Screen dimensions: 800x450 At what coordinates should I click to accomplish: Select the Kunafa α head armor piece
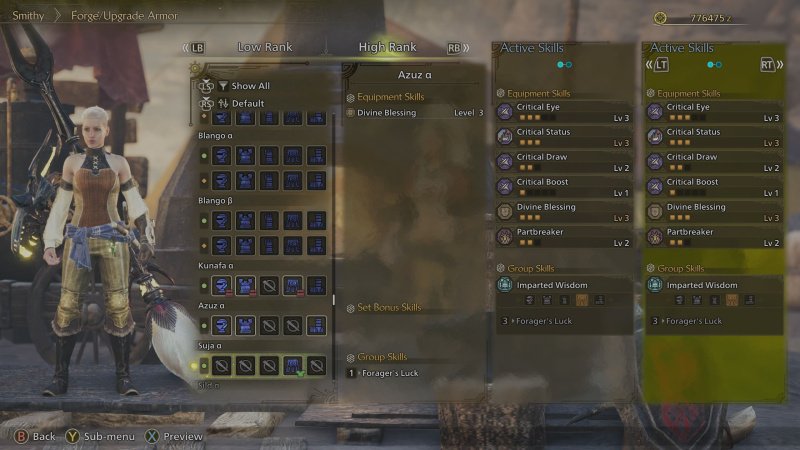[221, 286]
